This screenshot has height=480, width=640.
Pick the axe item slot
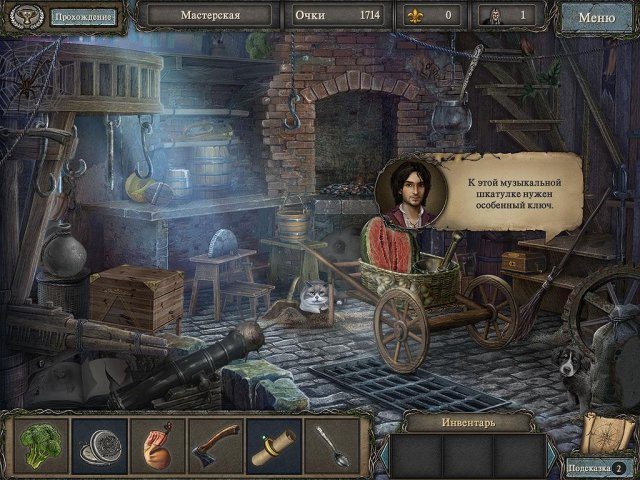pyautogui.click(x=216, y=445)
